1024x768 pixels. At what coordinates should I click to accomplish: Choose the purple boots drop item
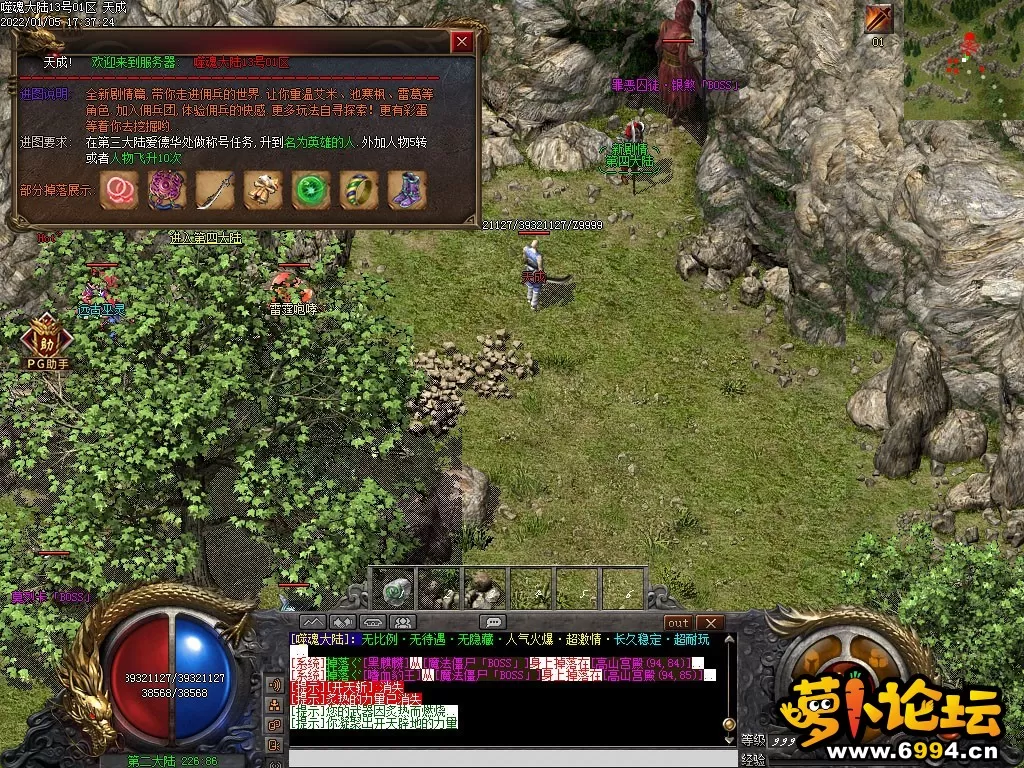click(407, 190)
